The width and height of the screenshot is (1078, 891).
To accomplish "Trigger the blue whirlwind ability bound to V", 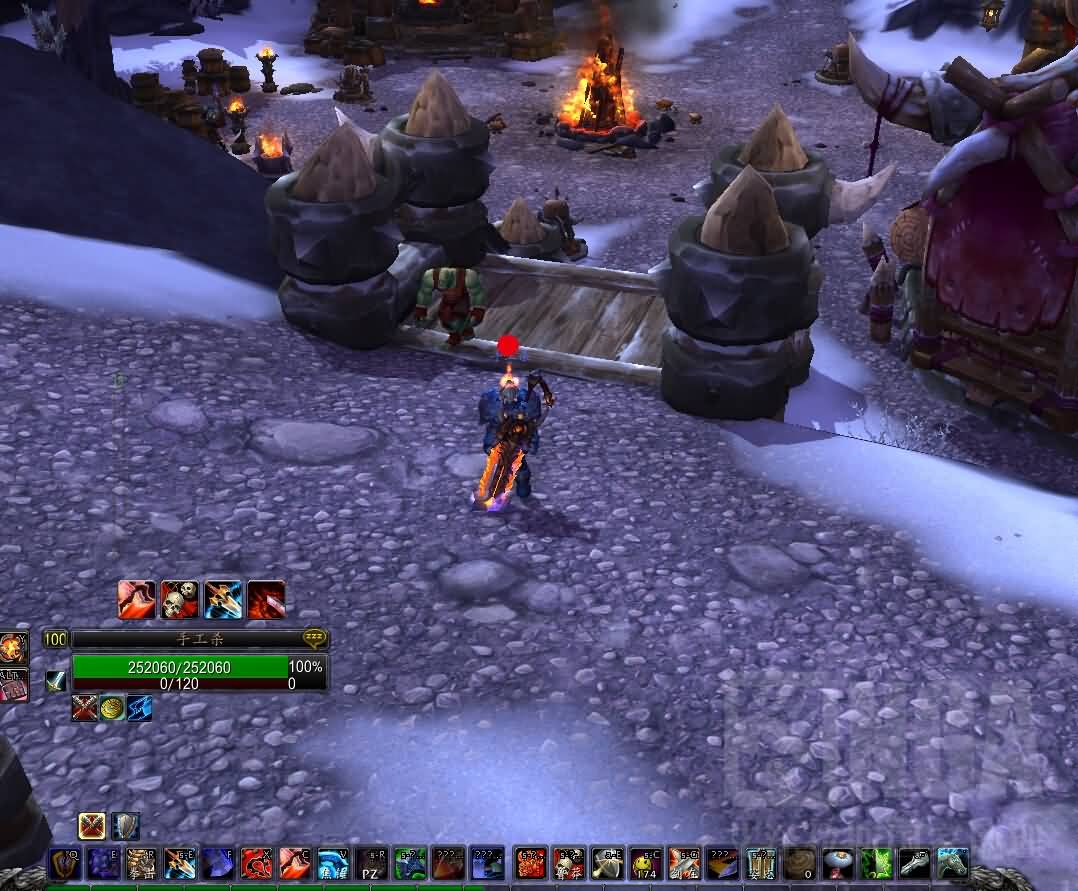I will click(333, 864).
